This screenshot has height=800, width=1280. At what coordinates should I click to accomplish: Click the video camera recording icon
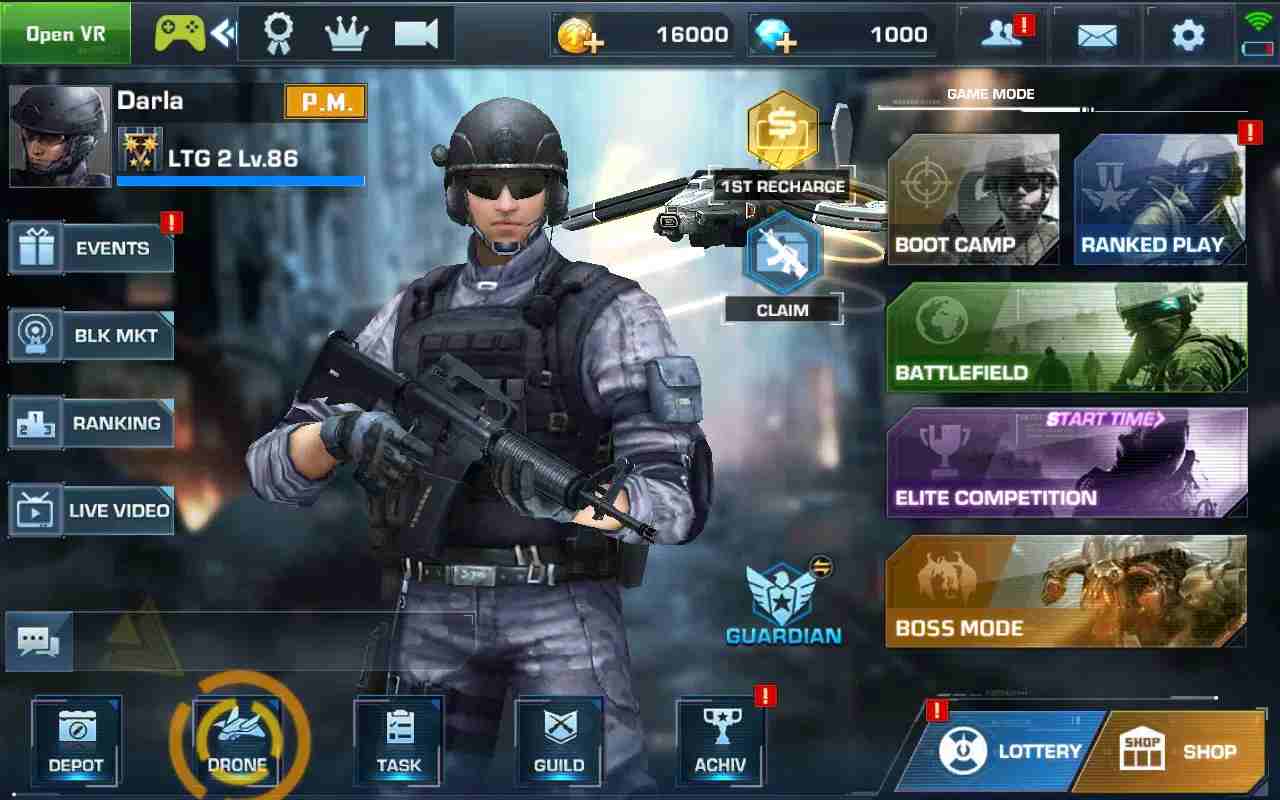pyautogui.click(x=416, y=32)
